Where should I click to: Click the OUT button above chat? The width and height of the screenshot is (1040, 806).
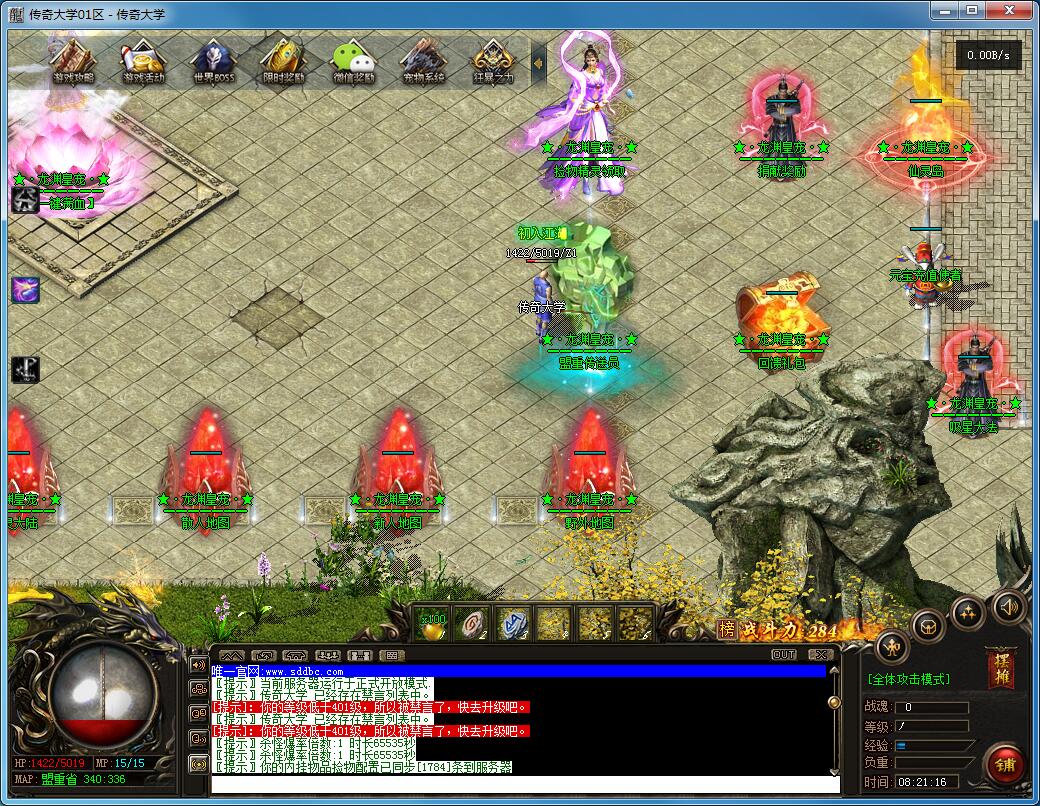tap(784, 655)
